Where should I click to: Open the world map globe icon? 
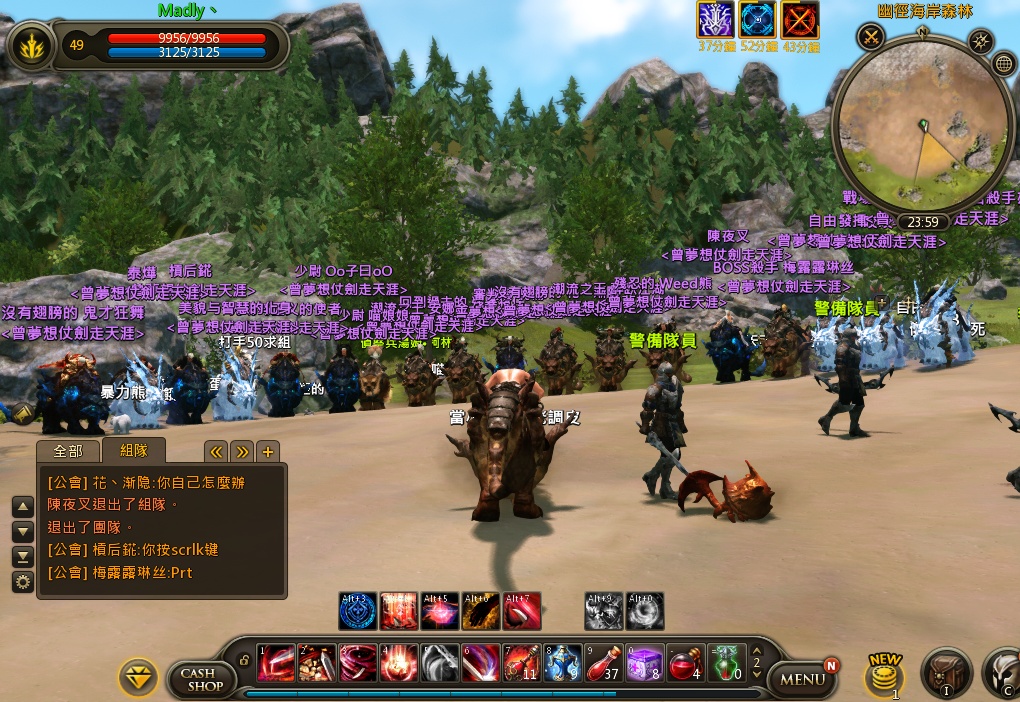pos(1004,64)
